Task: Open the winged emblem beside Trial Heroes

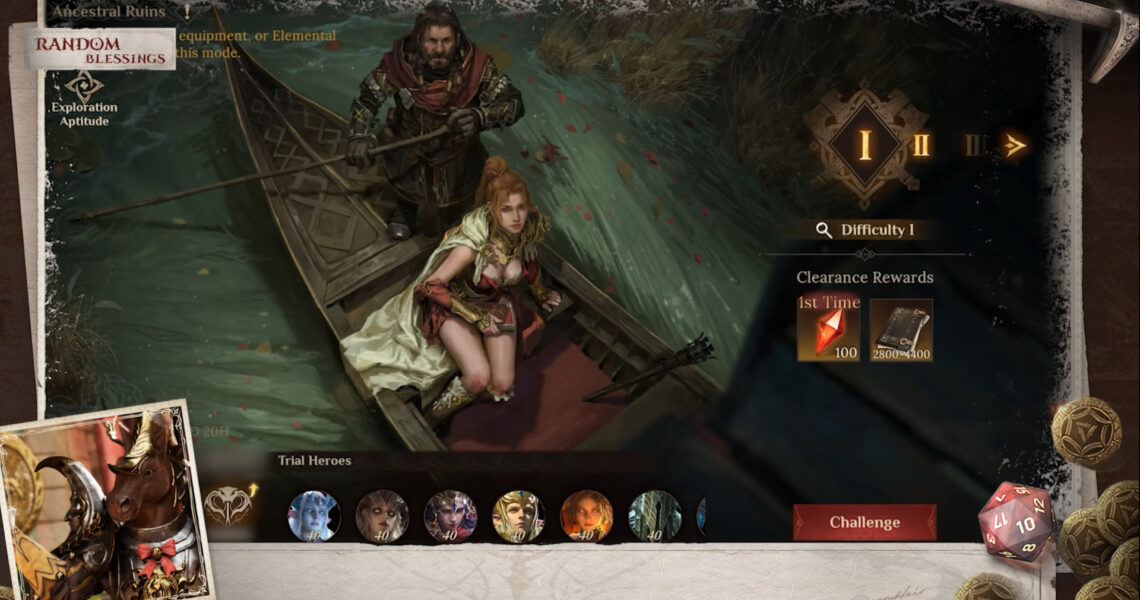Action: coord(229,505)
